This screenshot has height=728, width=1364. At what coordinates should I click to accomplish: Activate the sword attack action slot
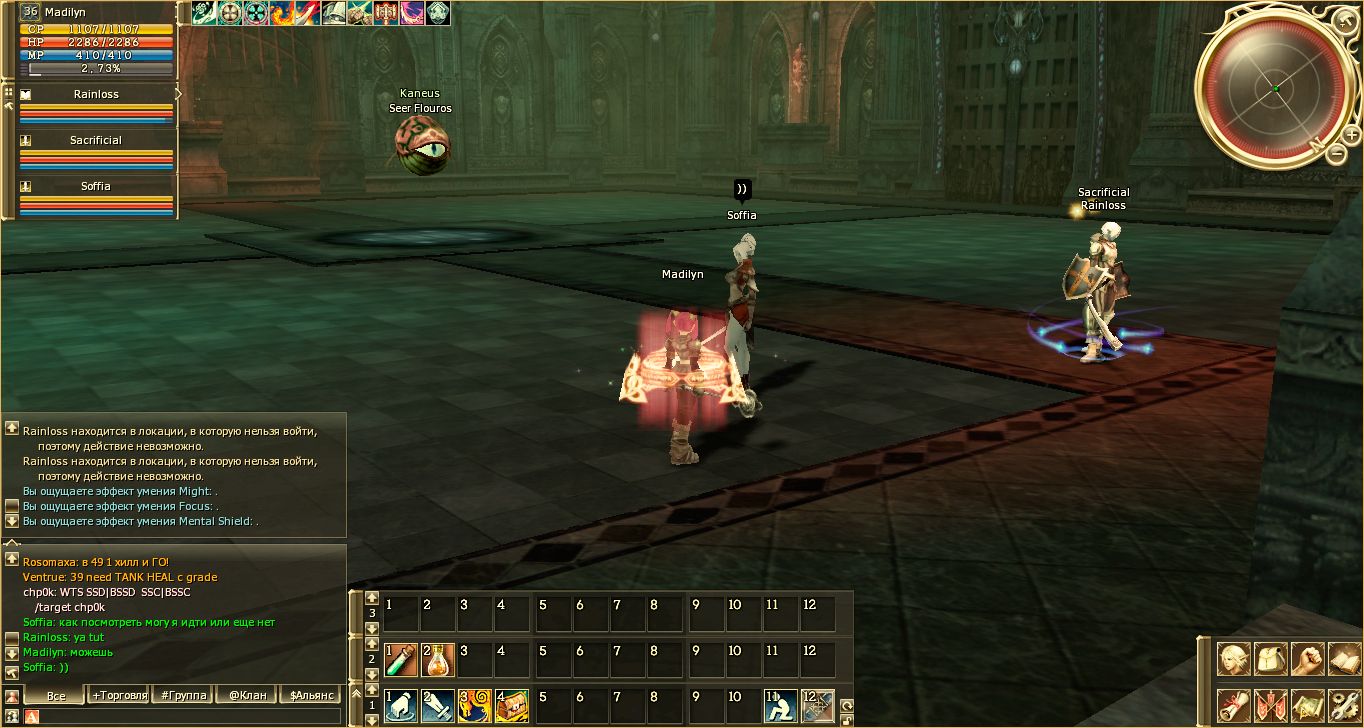(x=438, y=705)
